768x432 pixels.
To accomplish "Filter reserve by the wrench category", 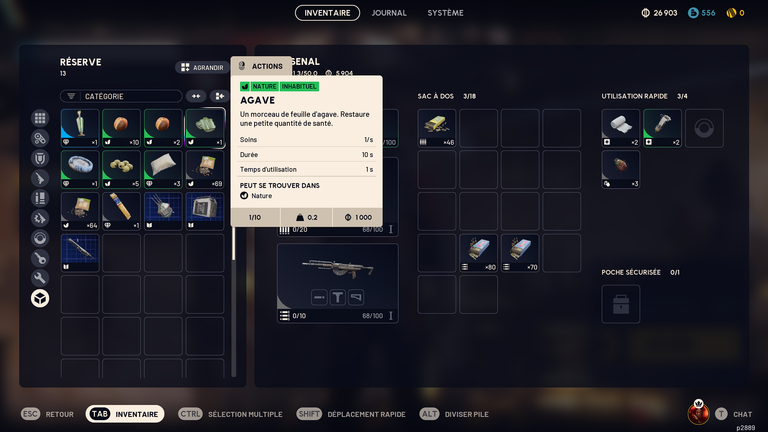I will (40, 278).
